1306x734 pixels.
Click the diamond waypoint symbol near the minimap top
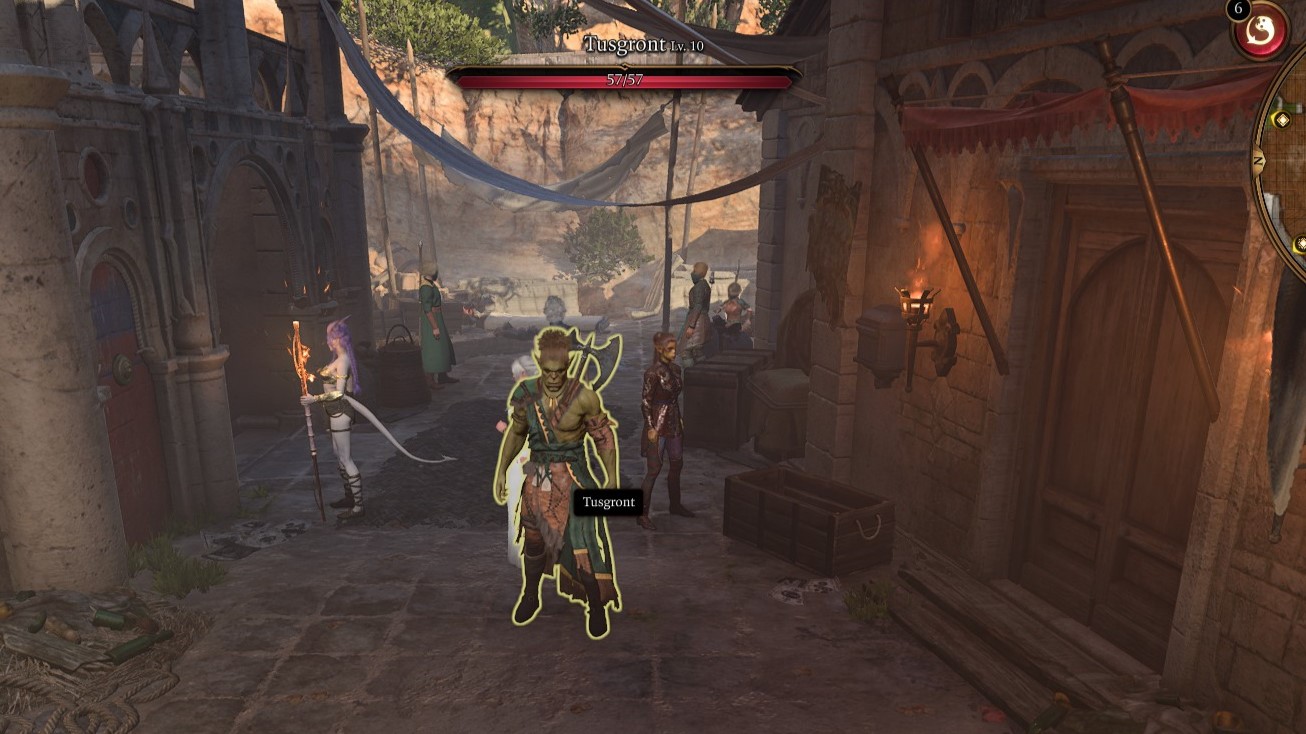pyautogui.click(x=1282, y=119)
